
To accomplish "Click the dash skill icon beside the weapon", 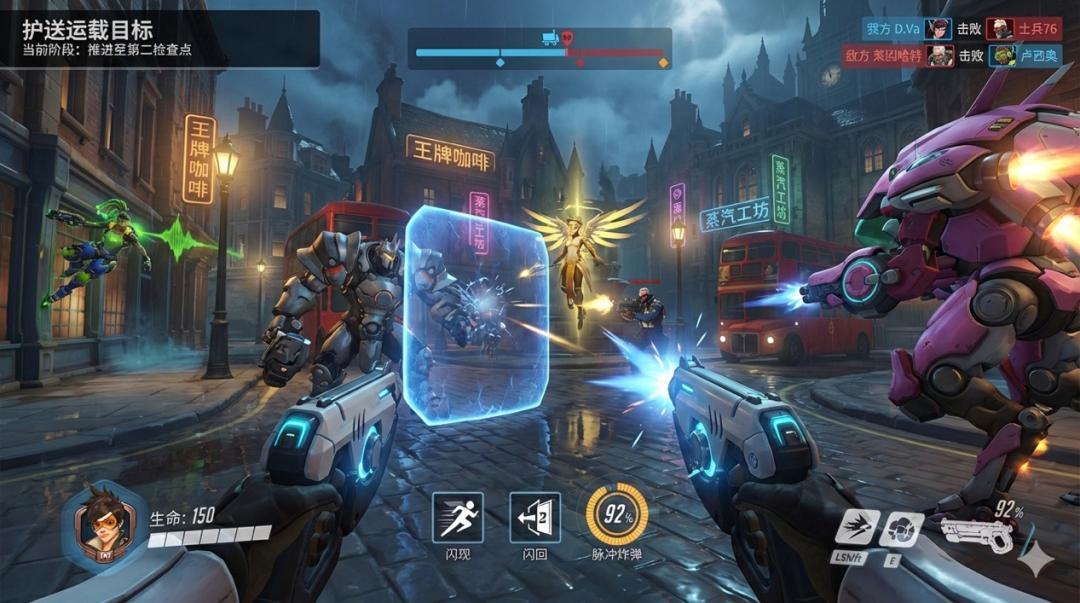I will 857,528.
